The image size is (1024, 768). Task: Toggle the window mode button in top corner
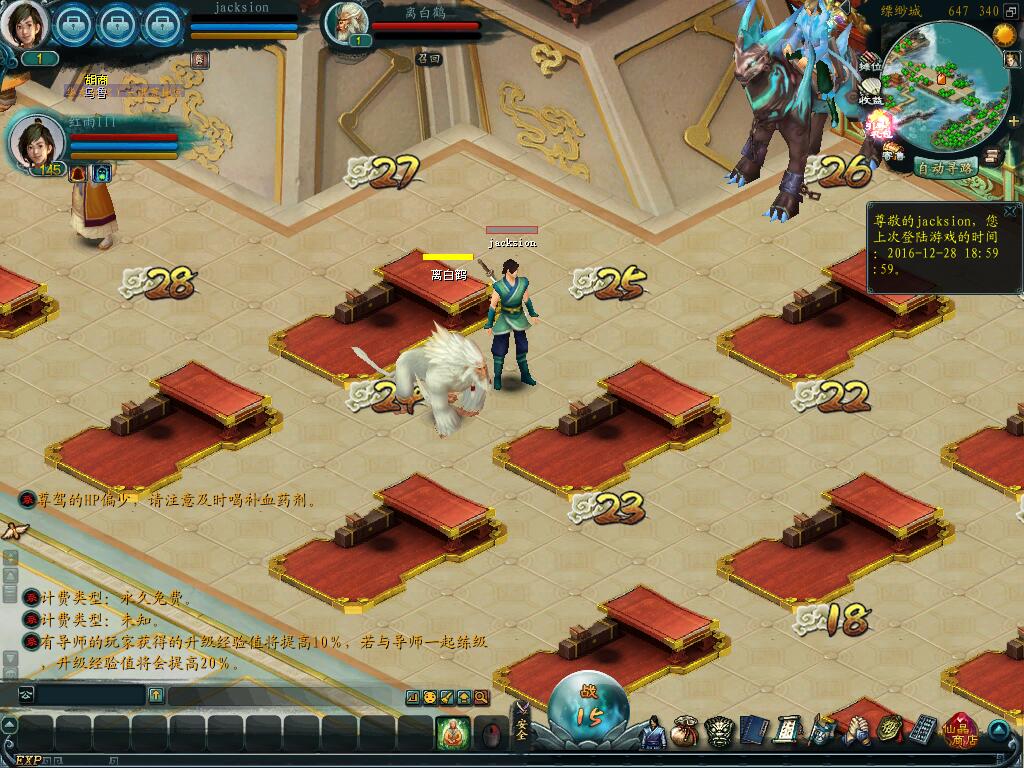tap(1011, 11)
